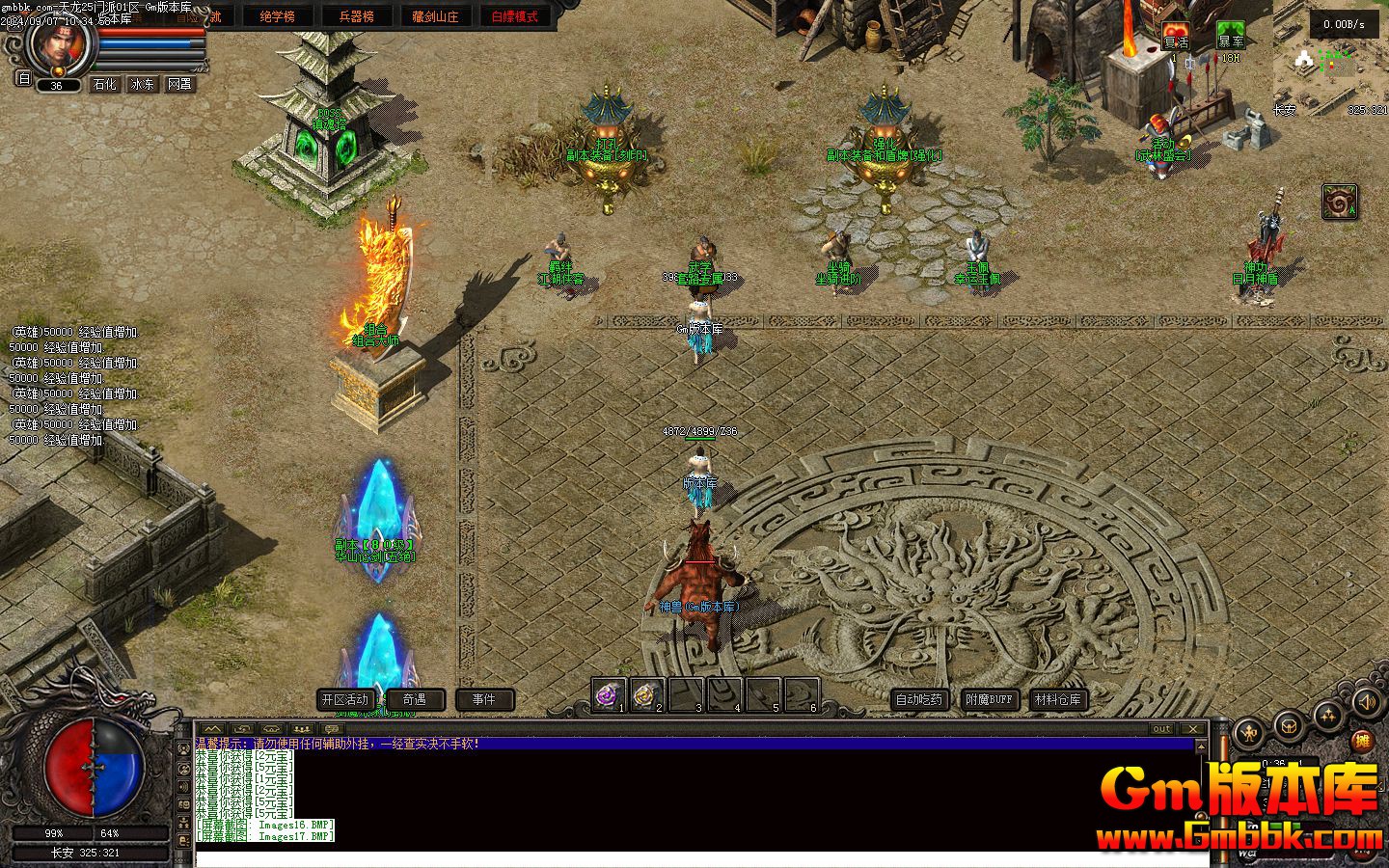Screen dimensions: 1389x868
Task: Open the 附魔BUFF panel
Action: point(990,699)
